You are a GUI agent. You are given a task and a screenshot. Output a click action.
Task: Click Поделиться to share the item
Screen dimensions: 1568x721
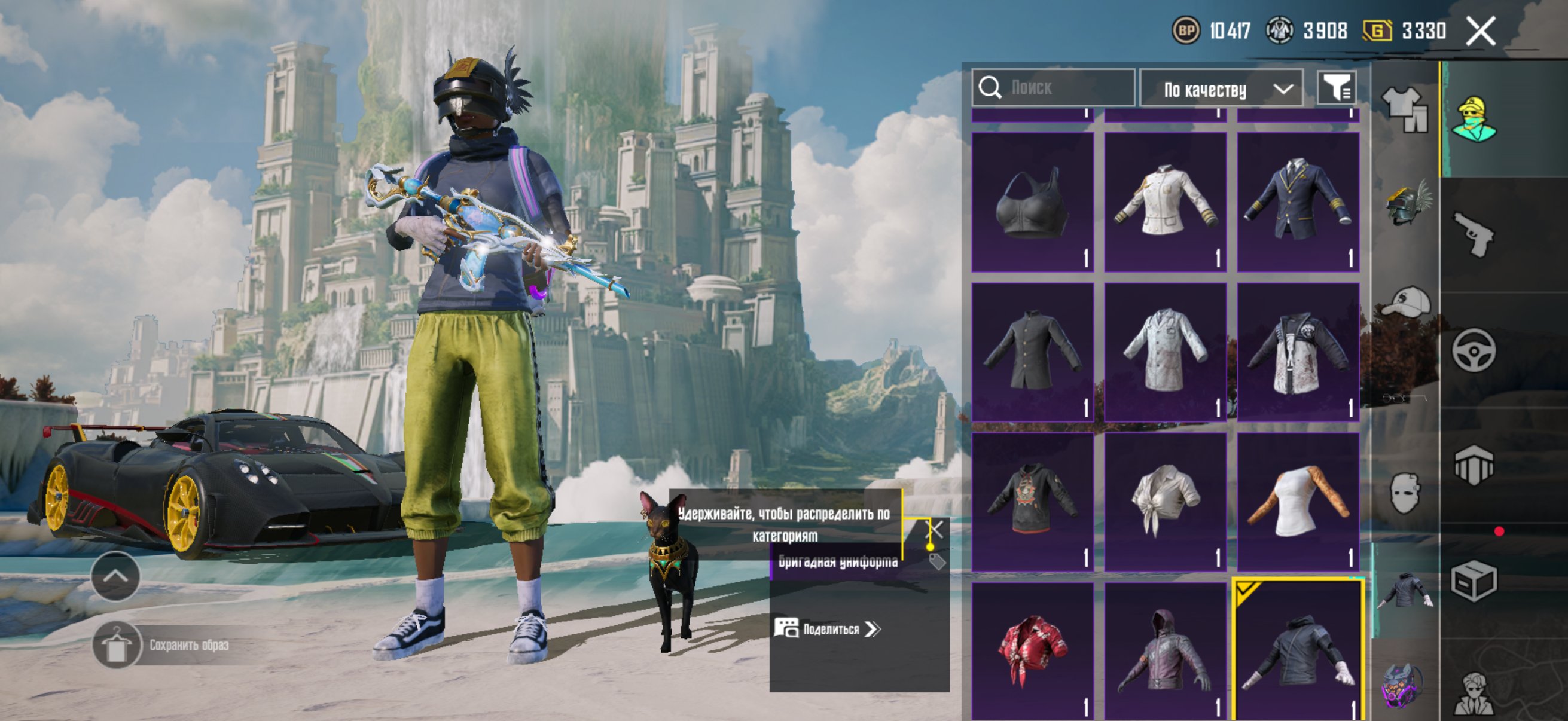click(x=828, y=628)
